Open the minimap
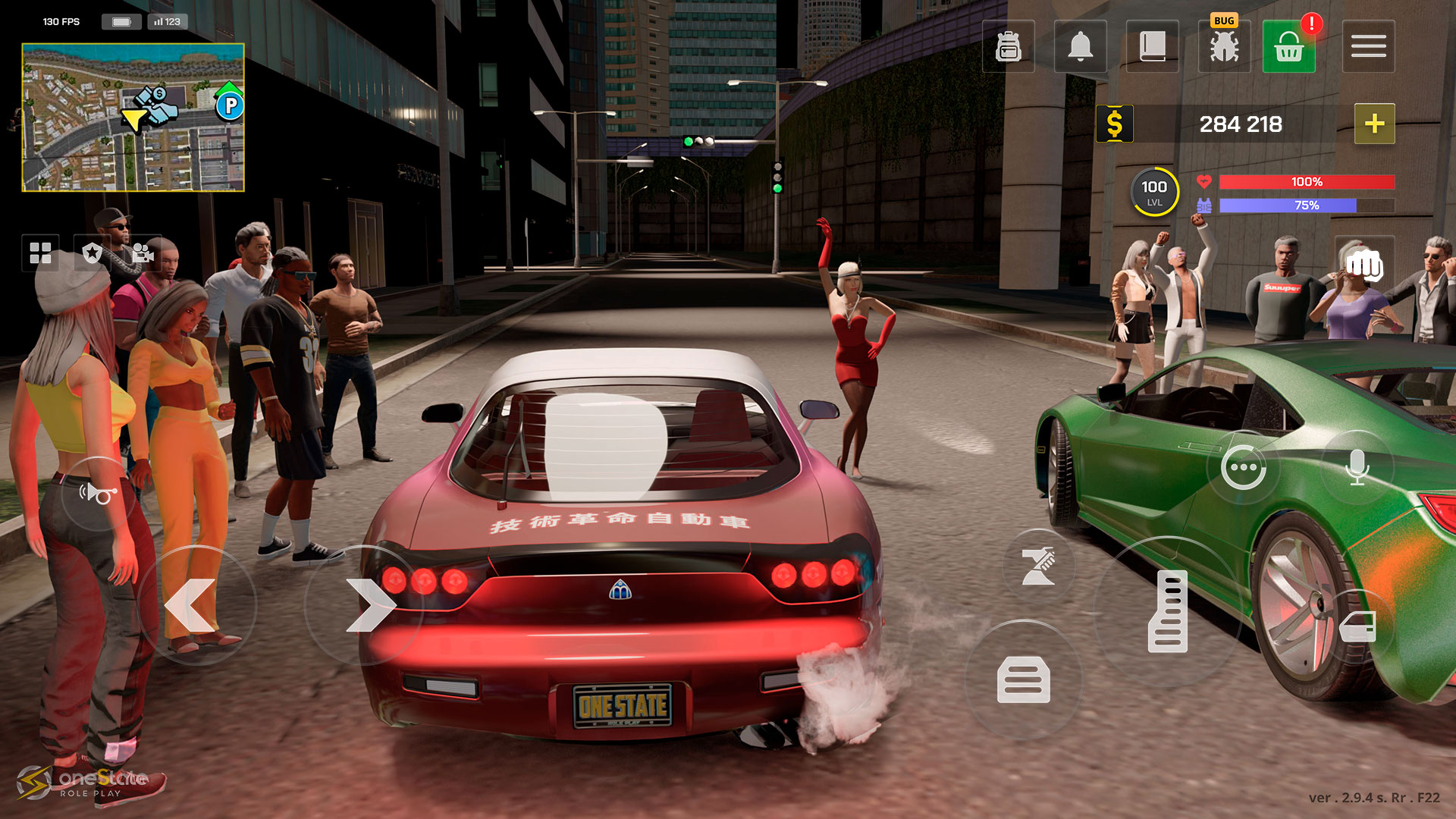This screenshot has height=819, width=1456. [x=133, y=118]
